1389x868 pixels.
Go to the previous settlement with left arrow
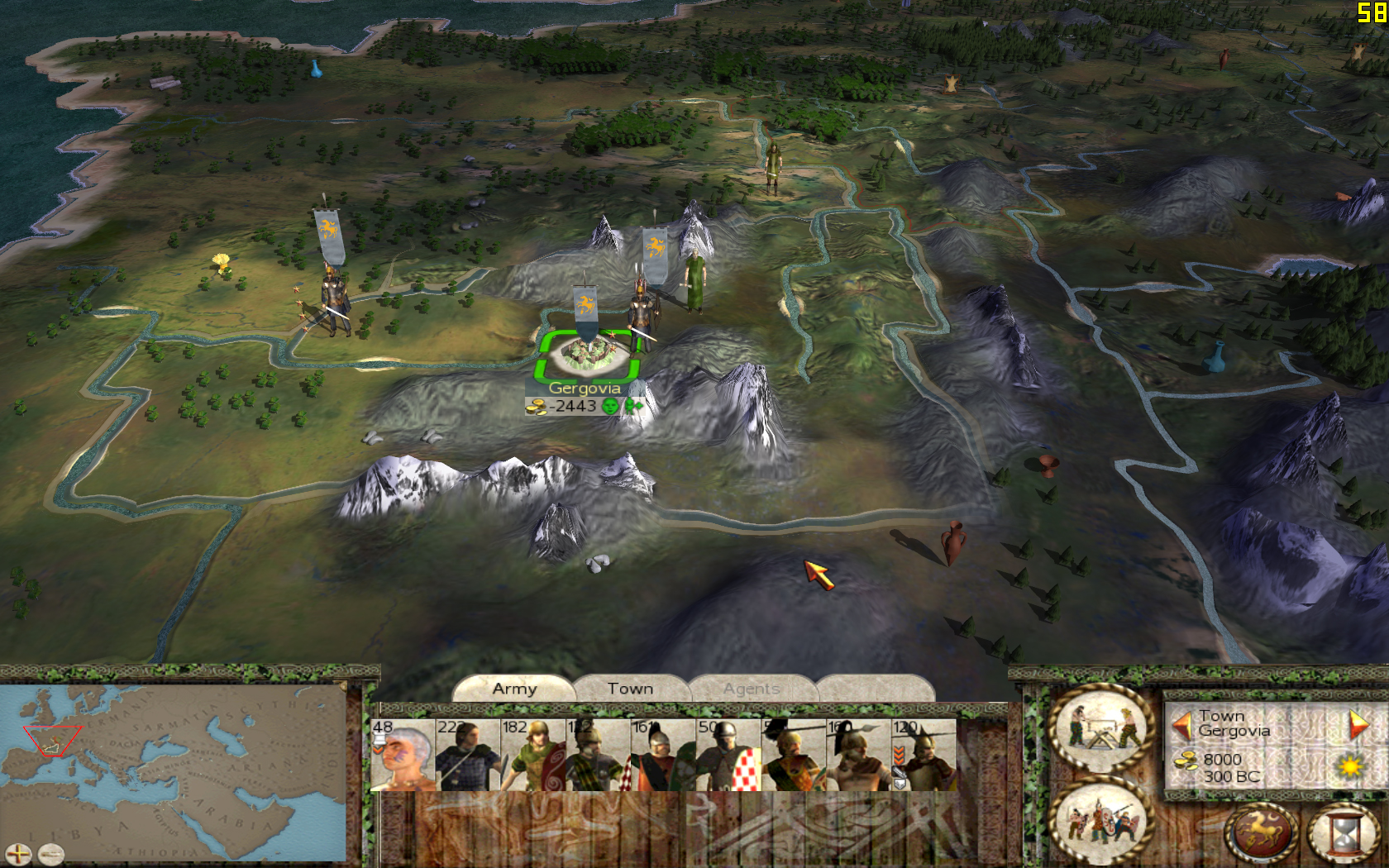coord(1182,726)
